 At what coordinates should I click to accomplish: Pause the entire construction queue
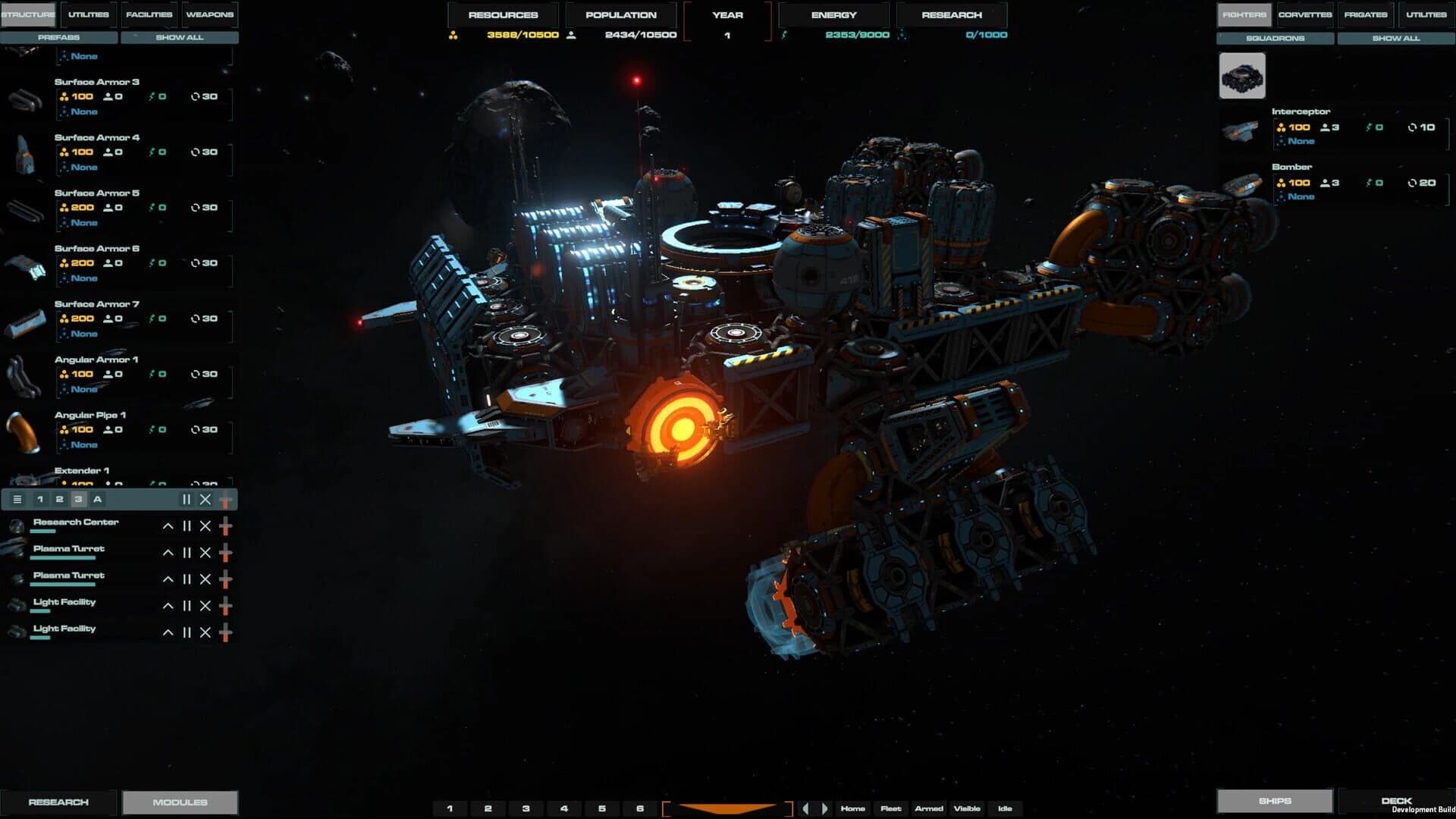pyautogui.click(x=187, y=499)
